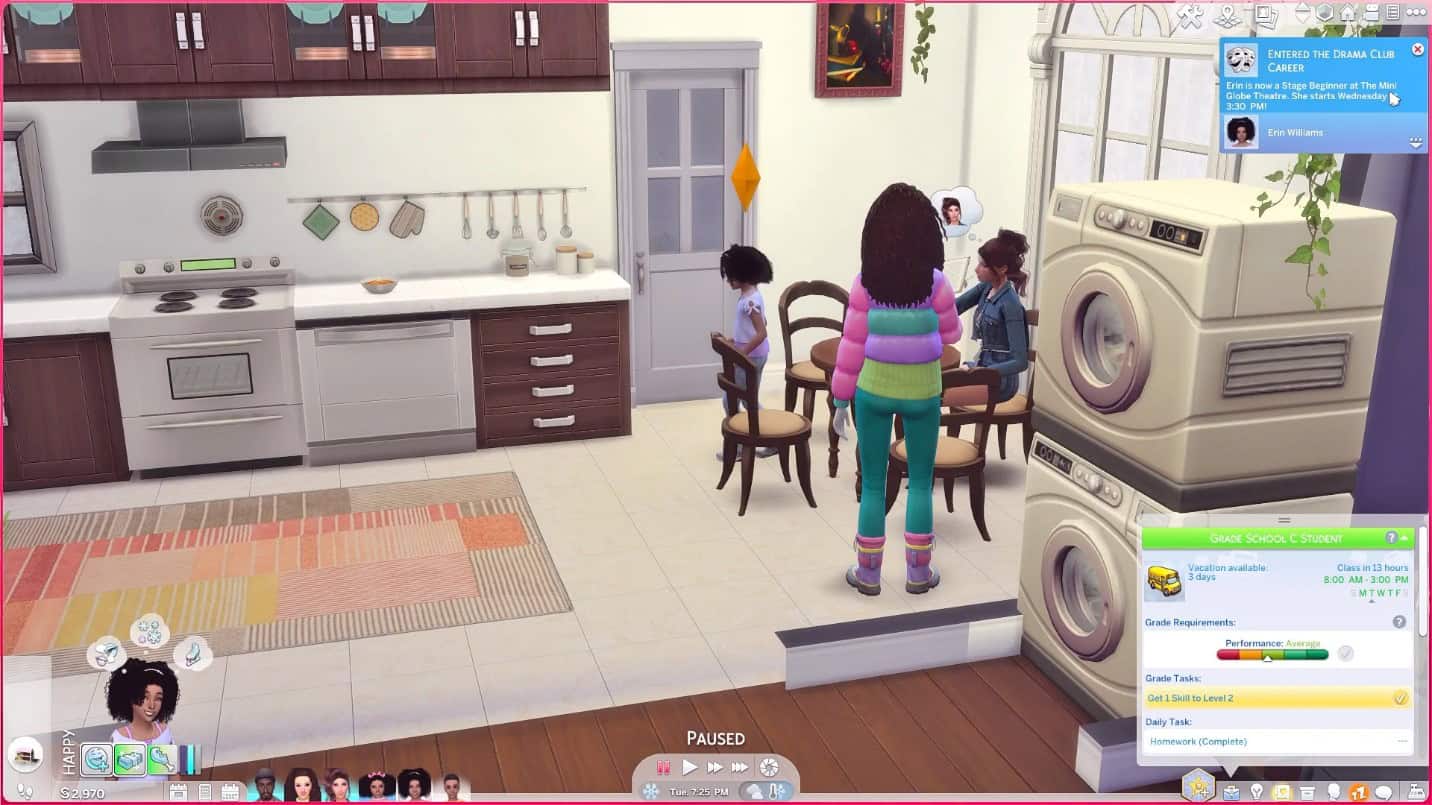The width and height of the screenshot is (1432, 805).
Task: Click the question mark help button on the career panel
Action: pyautogui.click(x=1392, y=537)
